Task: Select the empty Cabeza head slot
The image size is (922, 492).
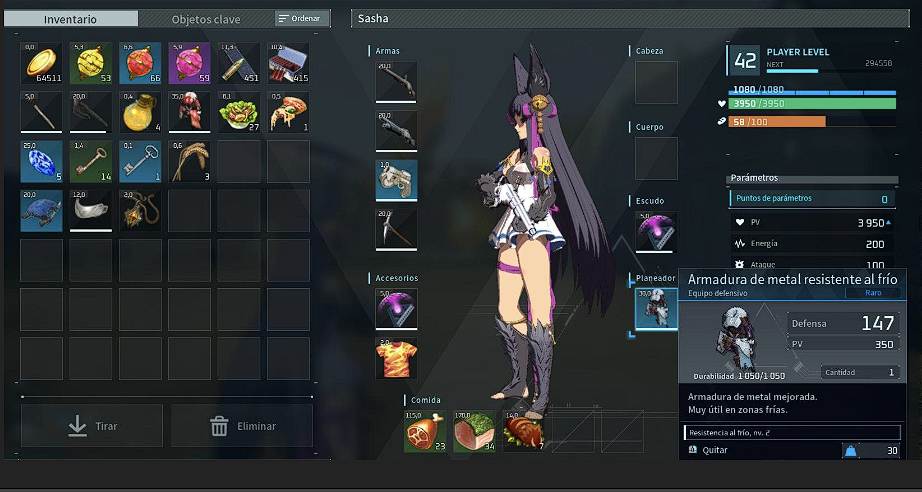Action: pyautogui.click(x=656, y=82)
